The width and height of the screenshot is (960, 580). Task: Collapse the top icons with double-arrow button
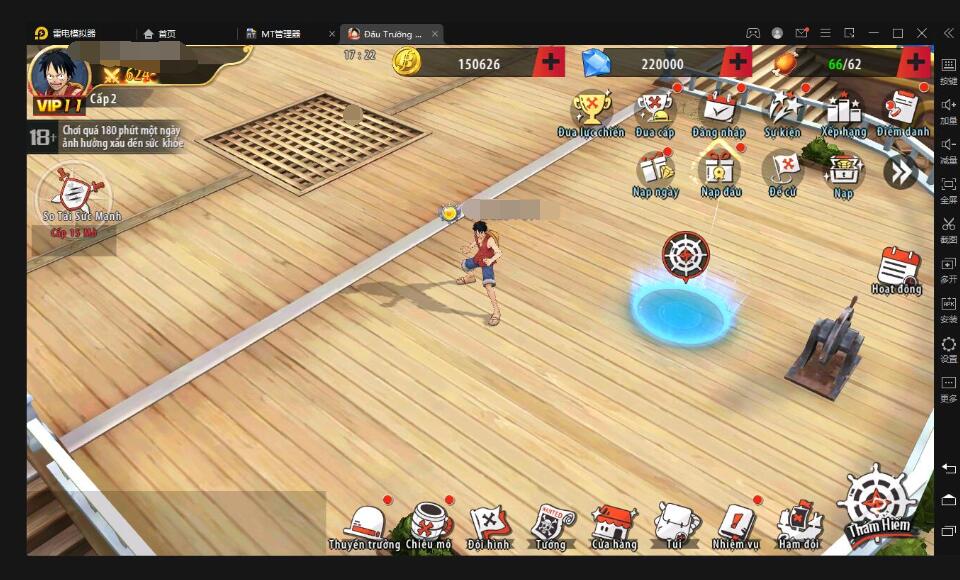(x=900, y=172)
